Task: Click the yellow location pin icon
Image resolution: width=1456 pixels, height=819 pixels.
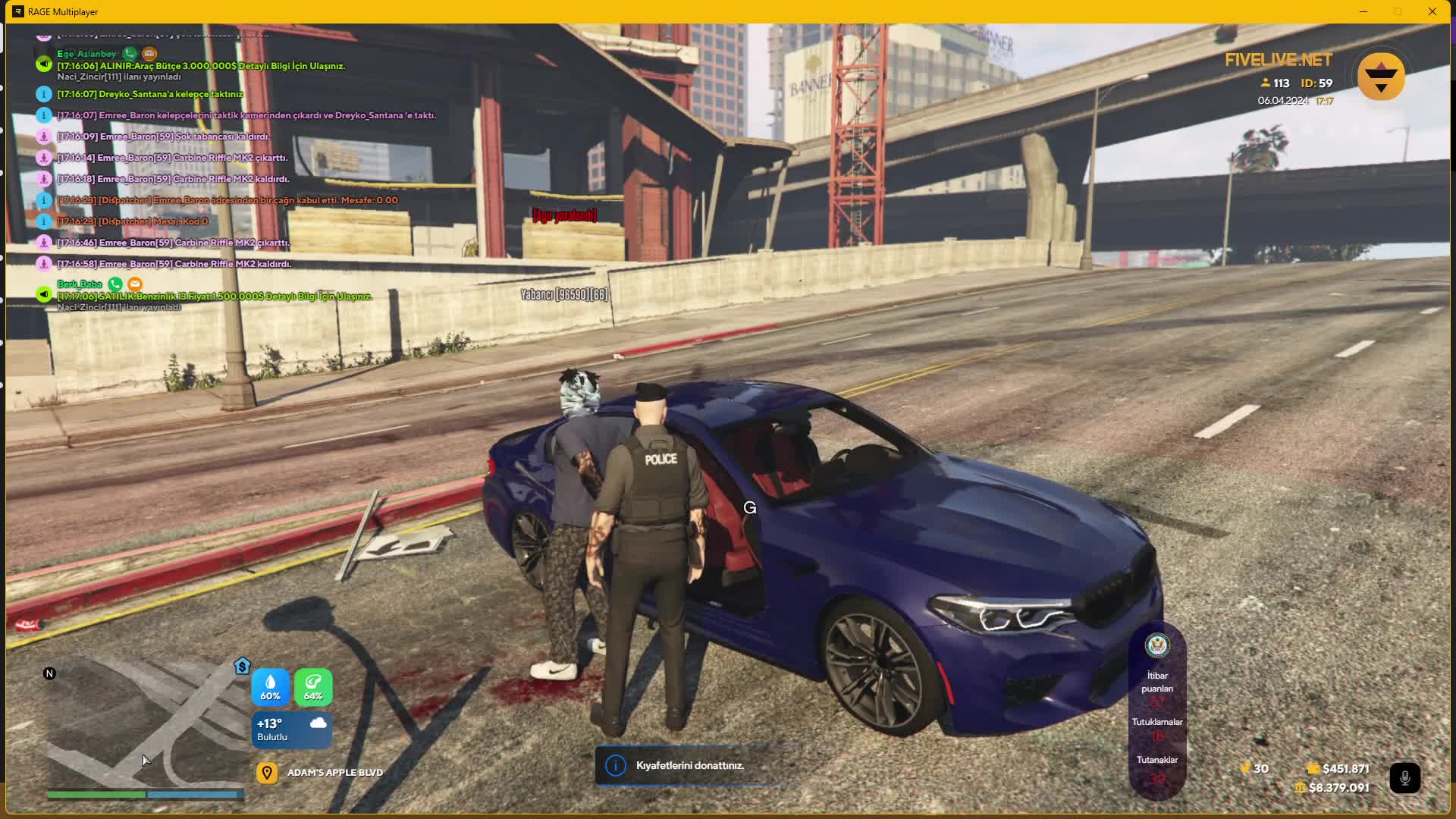Action: 266,773
